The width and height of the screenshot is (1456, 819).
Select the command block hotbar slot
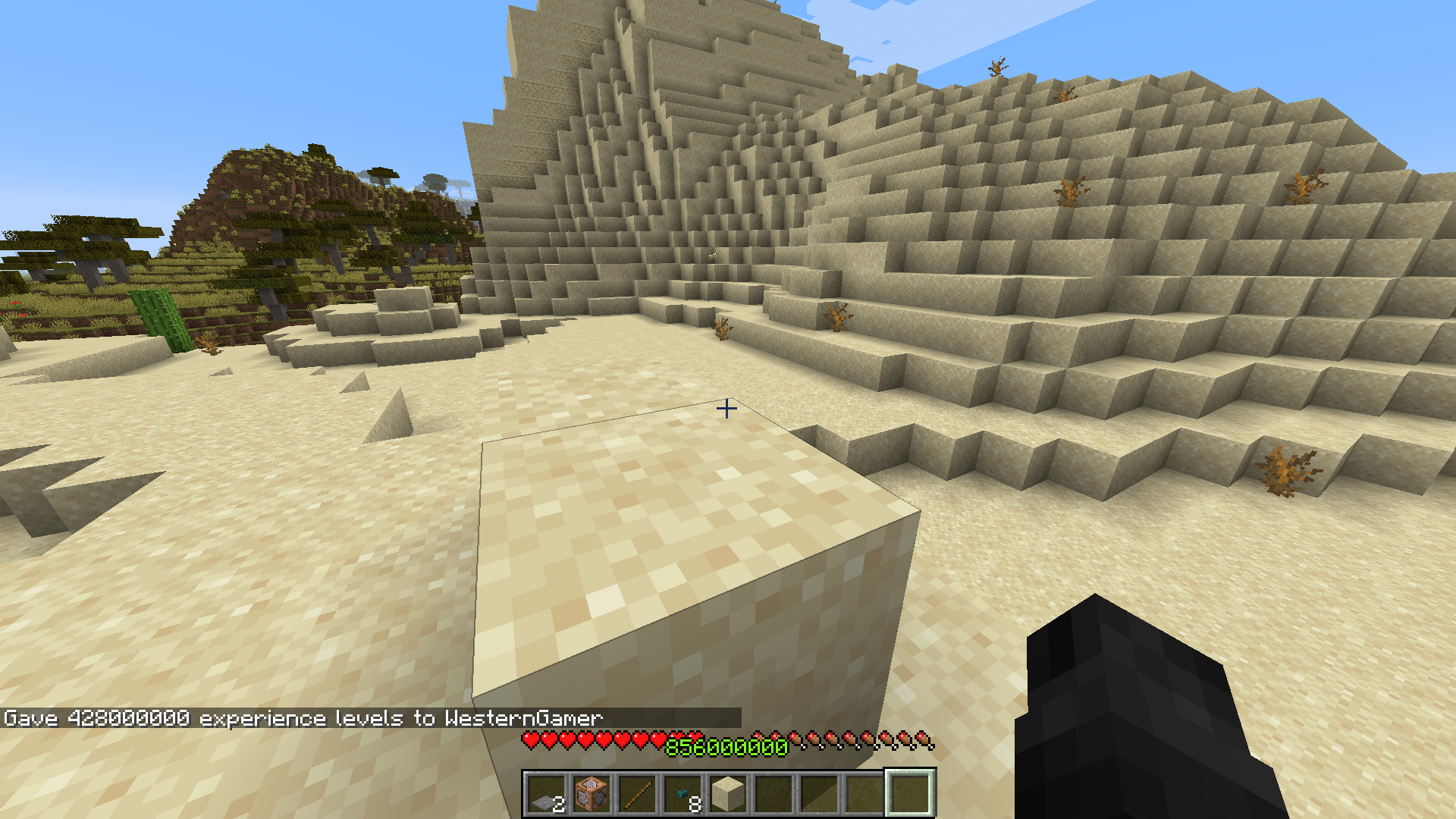coord(591,794)
